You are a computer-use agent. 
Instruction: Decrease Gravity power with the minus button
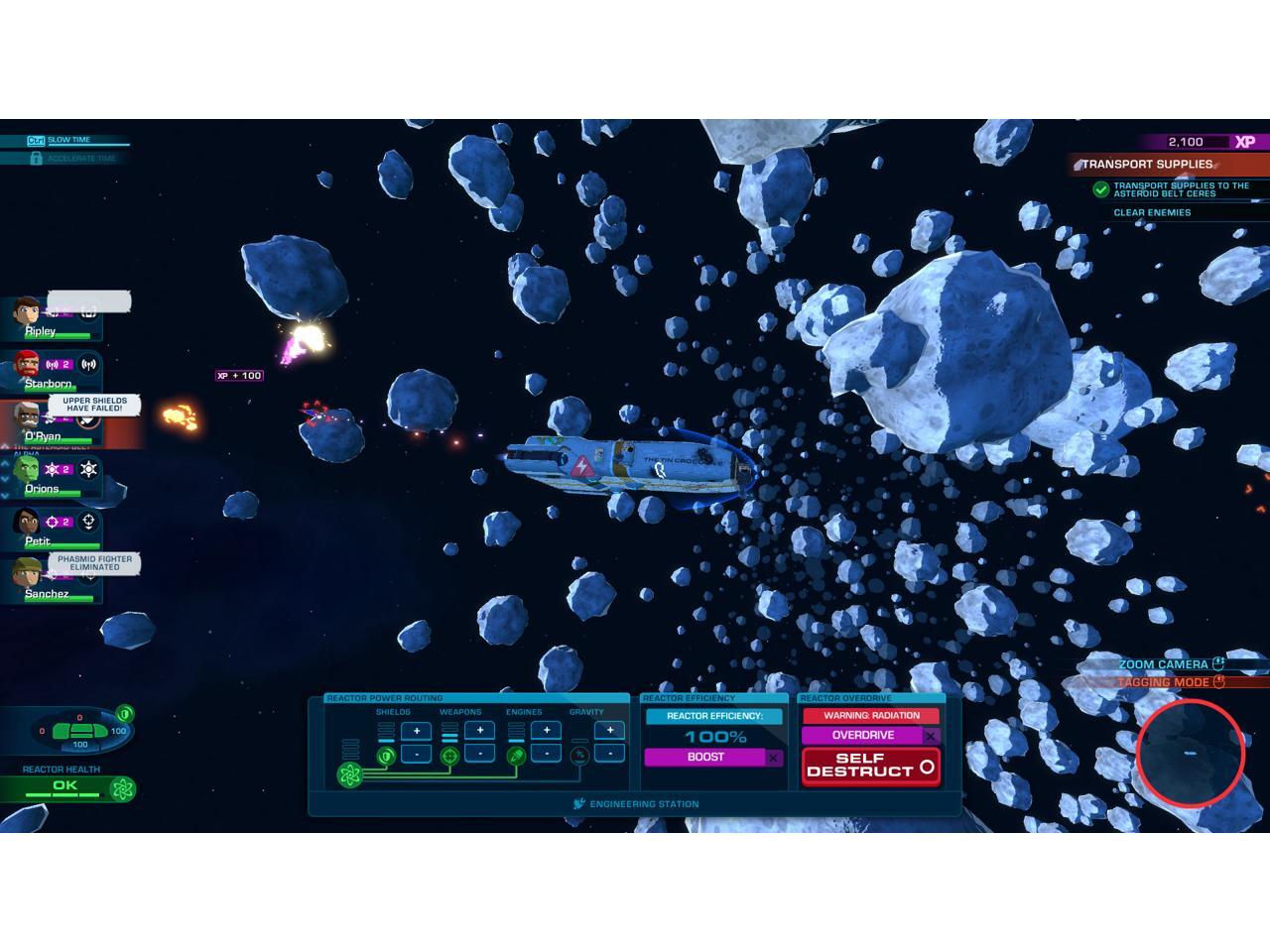pyautogui.click(x=609, y=754)
